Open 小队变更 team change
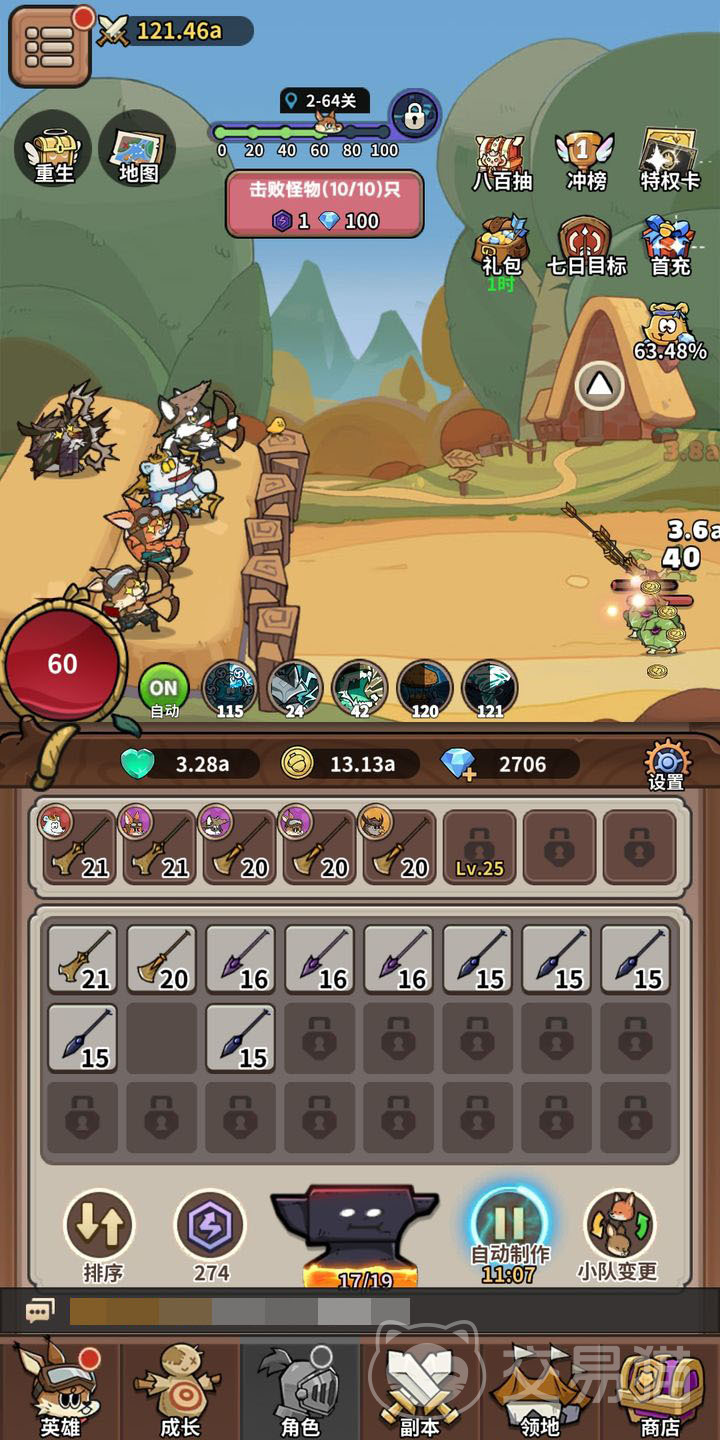The image size is (720, 1440). 618,1234
